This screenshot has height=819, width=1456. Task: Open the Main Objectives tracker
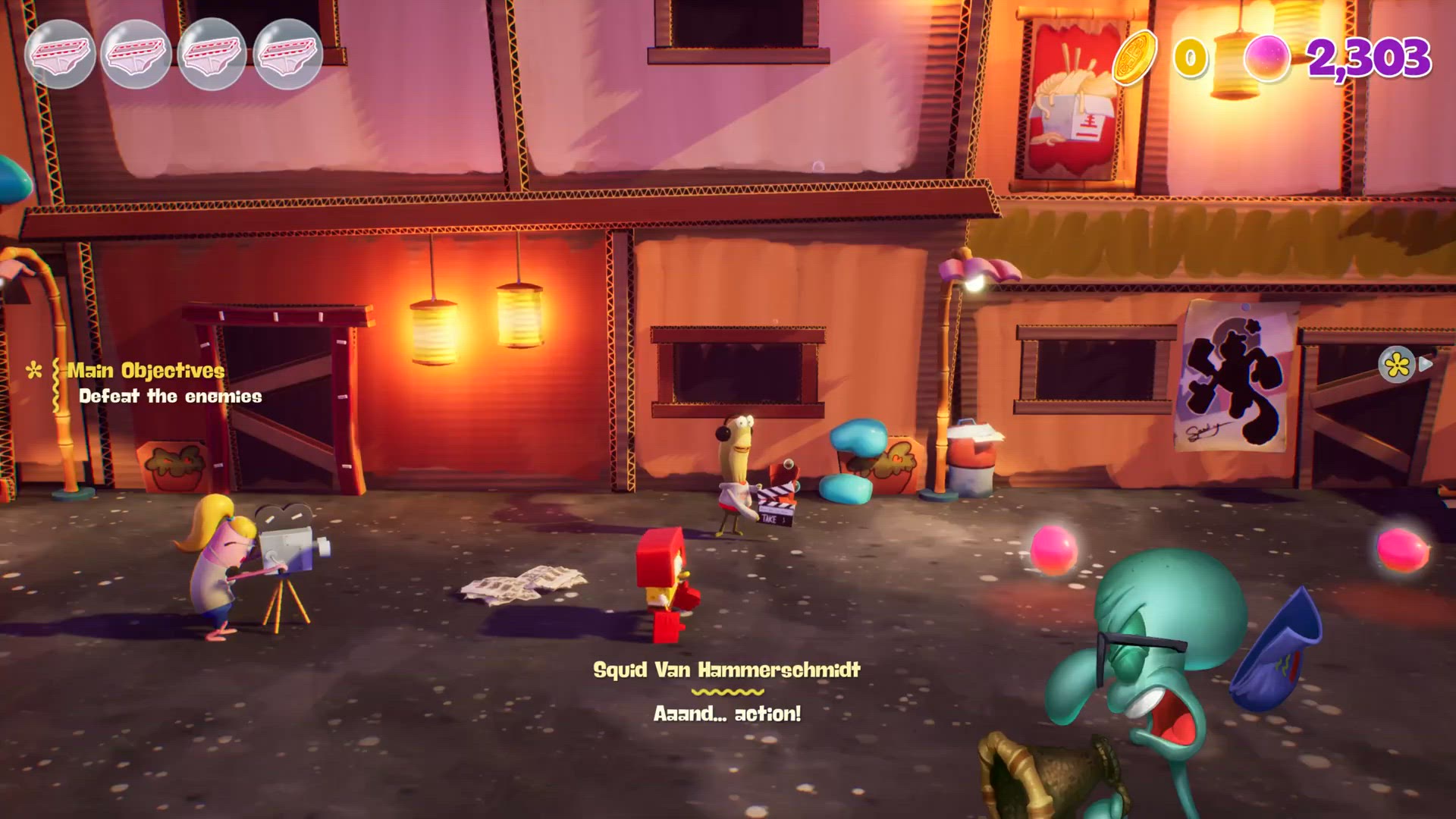coord(146,371)
